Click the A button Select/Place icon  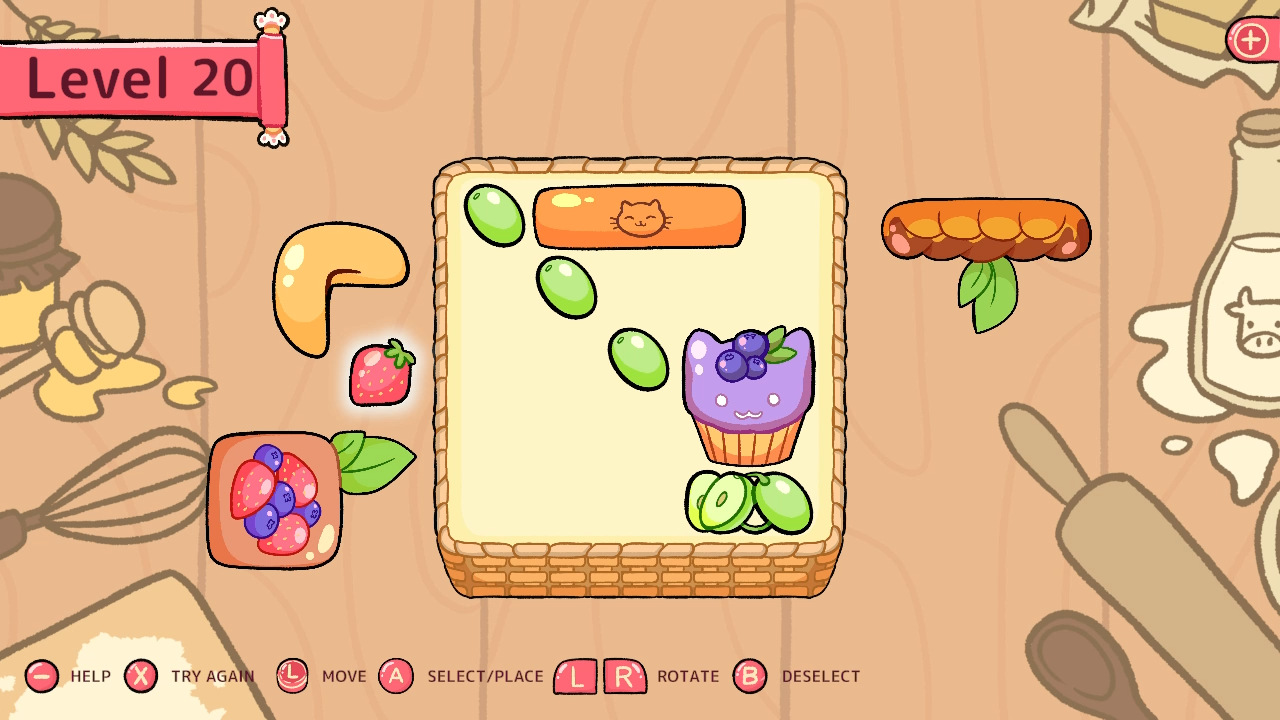click(x=398, y=676)
